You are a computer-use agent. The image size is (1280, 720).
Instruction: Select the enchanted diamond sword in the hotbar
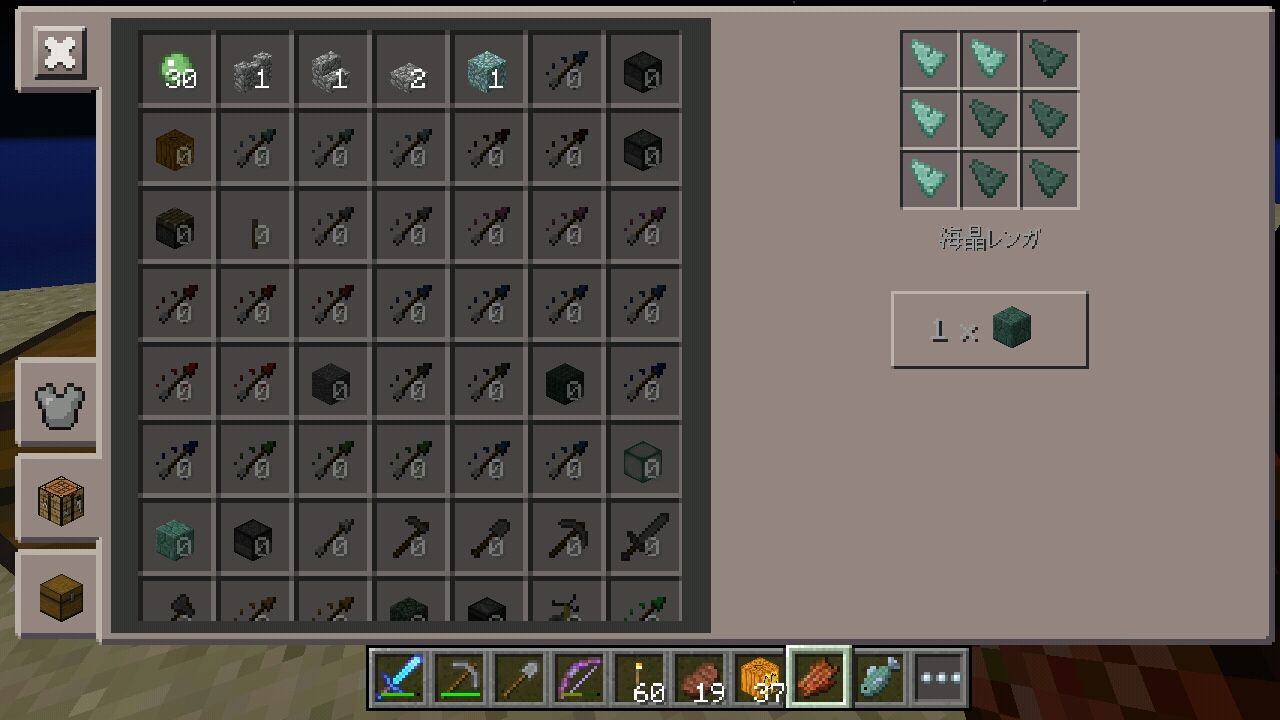point(397,677)
